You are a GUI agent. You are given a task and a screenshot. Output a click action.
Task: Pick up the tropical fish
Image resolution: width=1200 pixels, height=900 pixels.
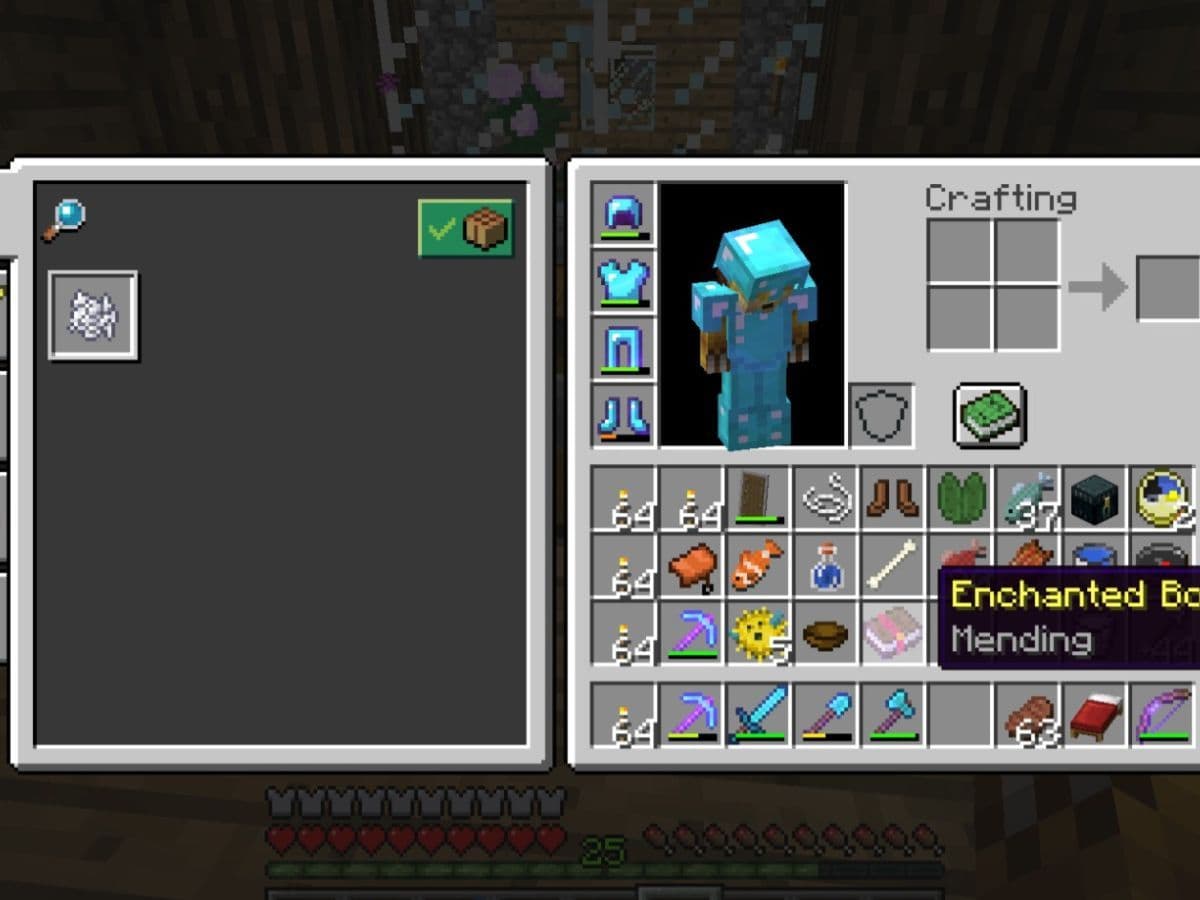[759, 565]
